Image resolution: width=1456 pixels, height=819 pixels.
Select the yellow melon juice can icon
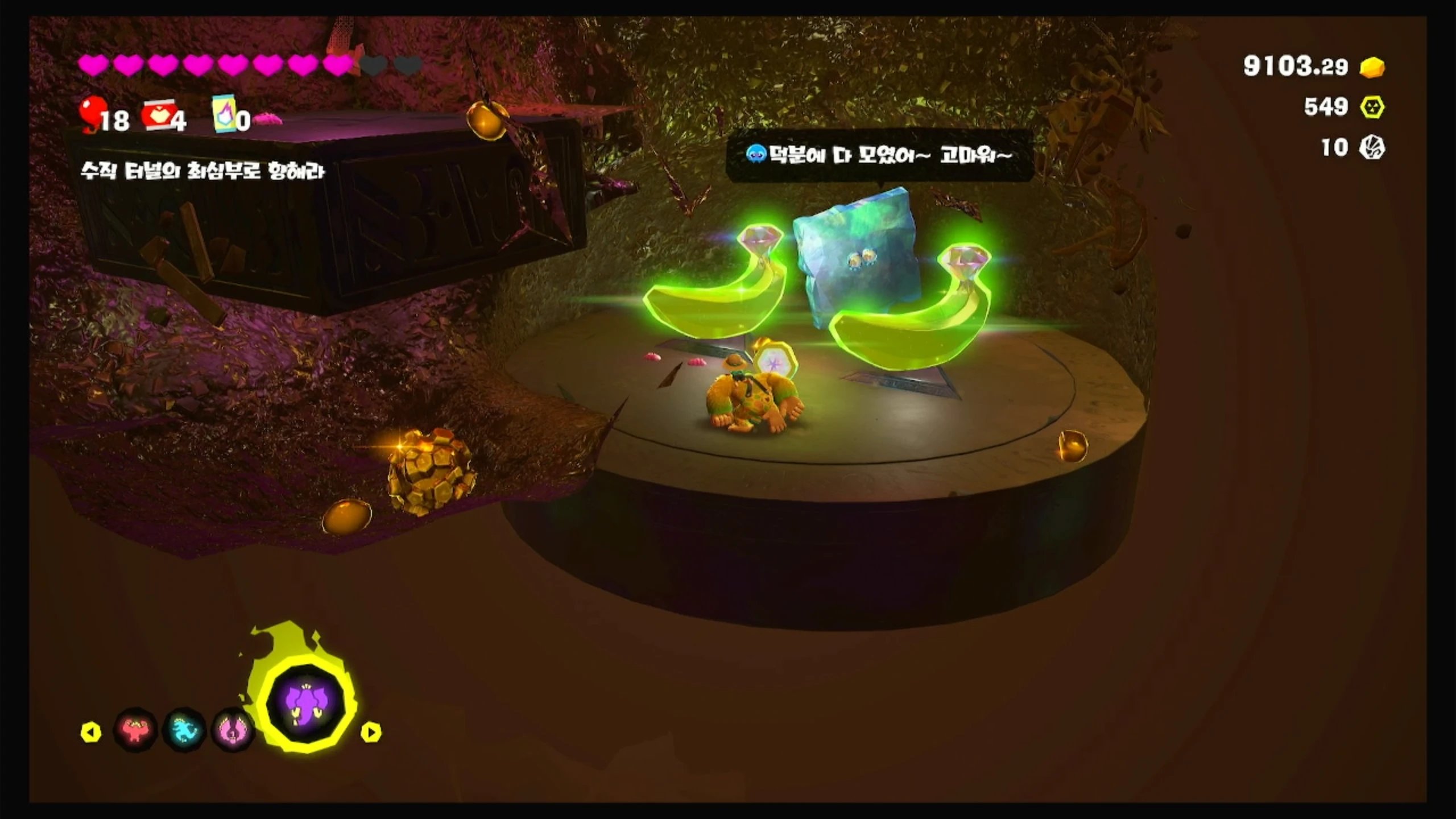point(223,114)
